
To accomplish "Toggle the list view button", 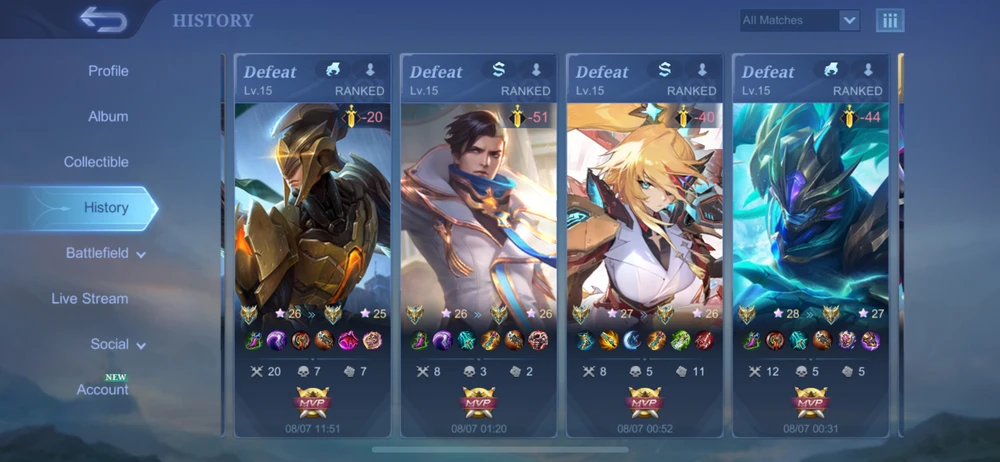I will tap(889, 20).
